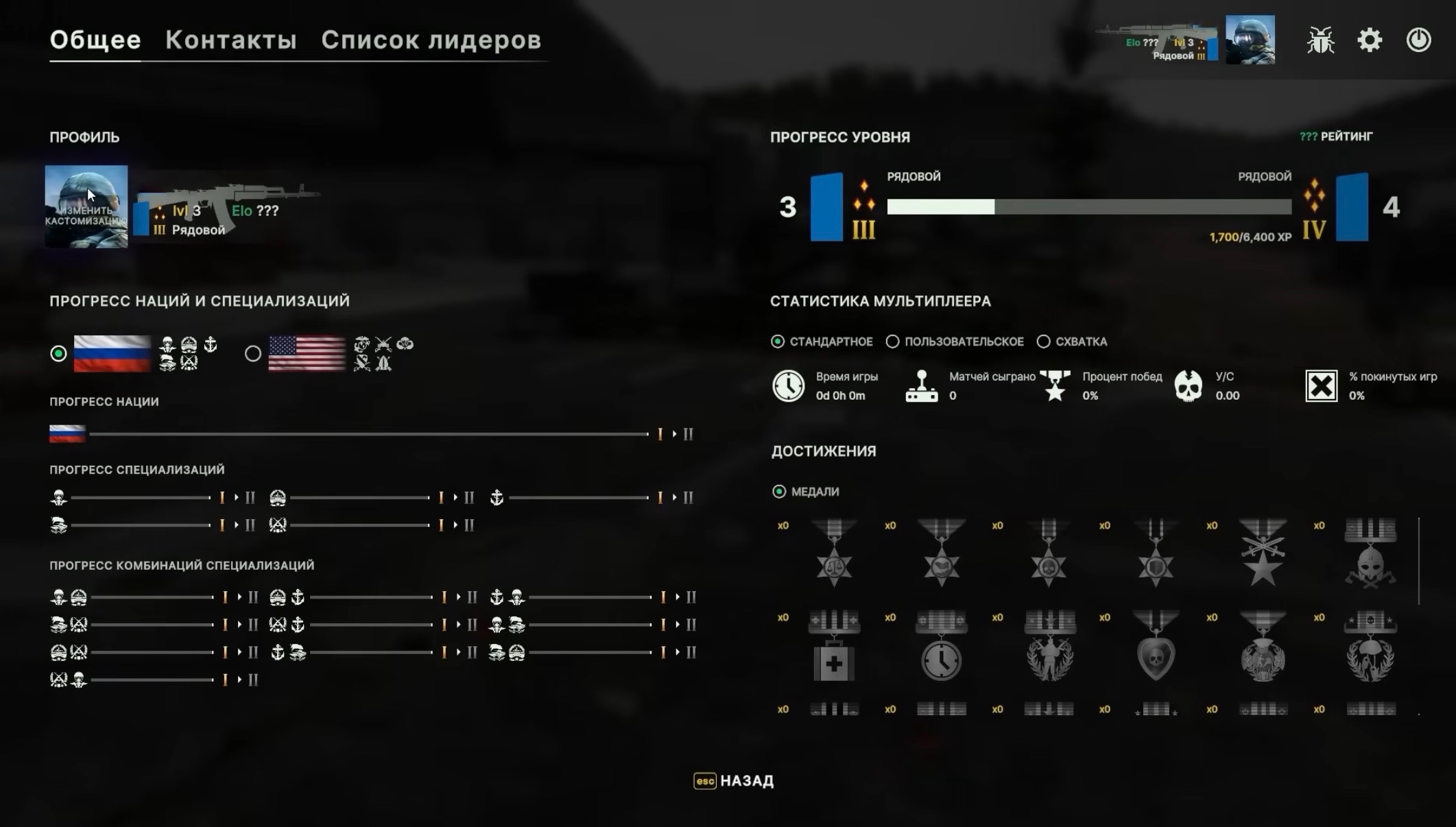Open the Список лидеров tab
This screenshot has width=1456, height=827.
[x=431, y=40]
